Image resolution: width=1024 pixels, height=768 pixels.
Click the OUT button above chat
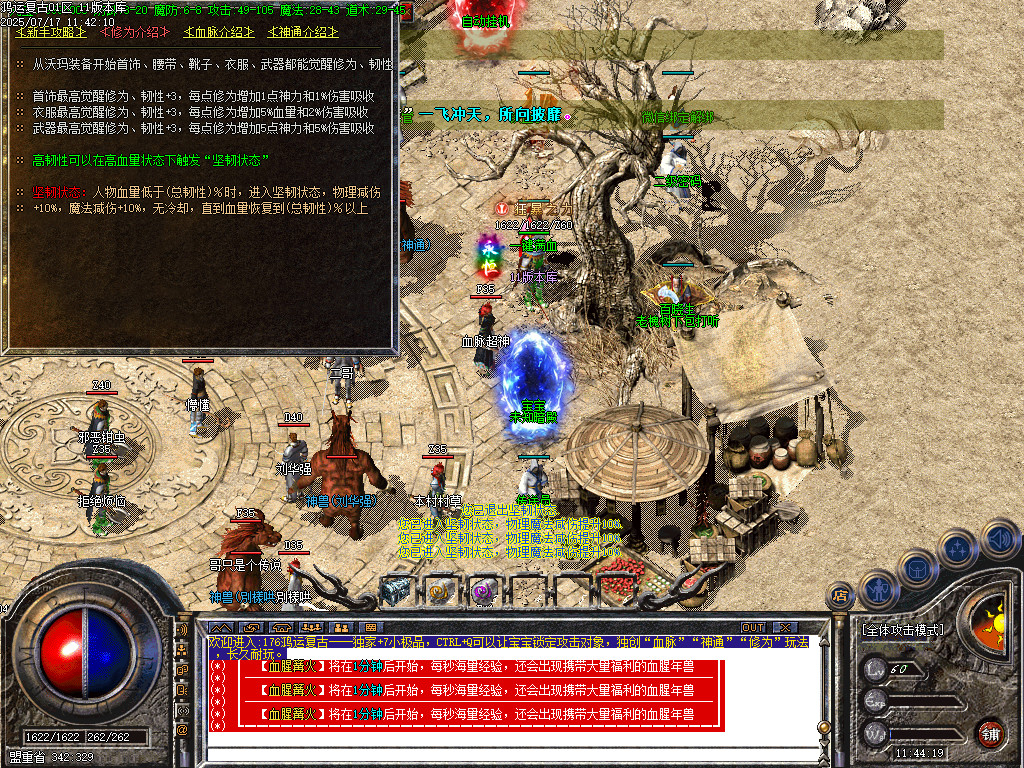(x=753, y=627)
